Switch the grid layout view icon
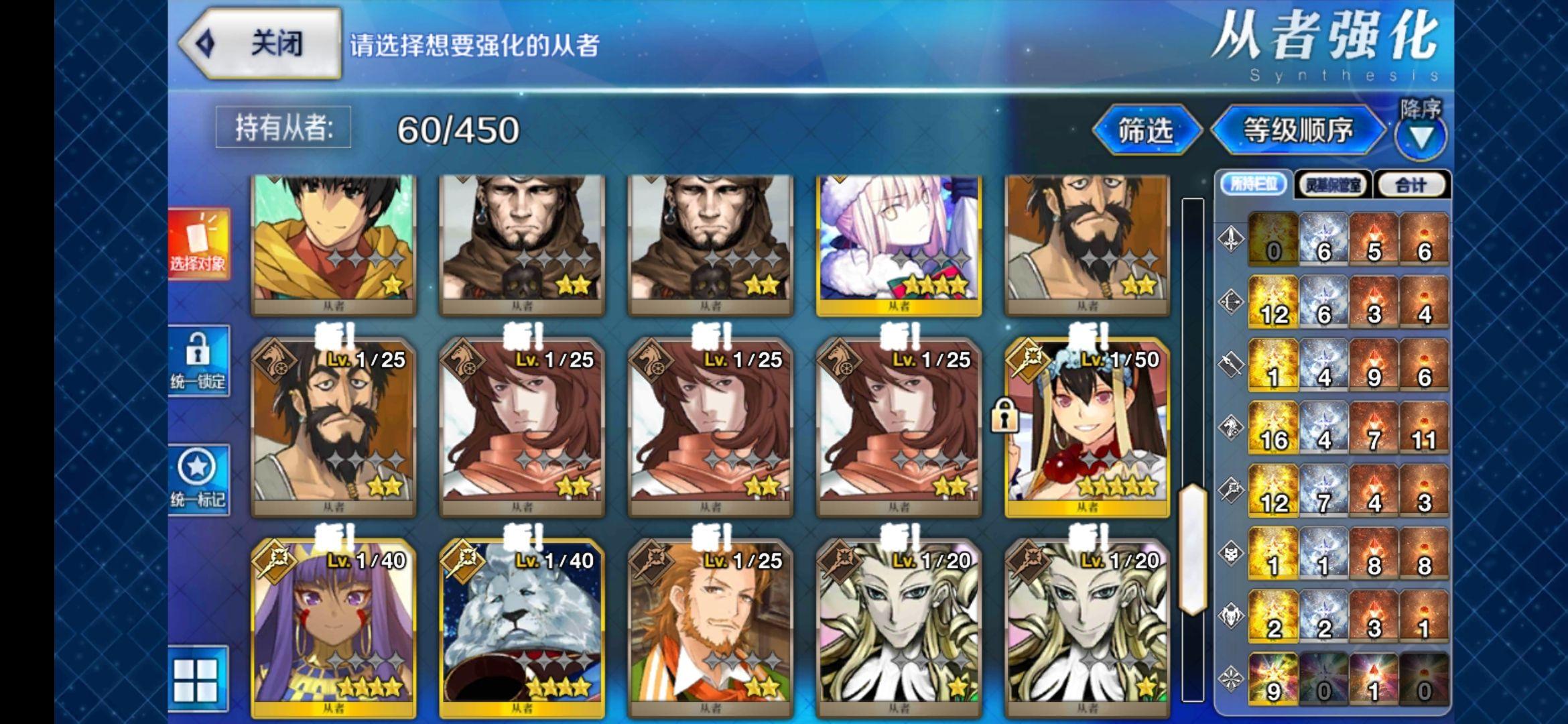Screen dimensions: 1568x724 [196, 679]
